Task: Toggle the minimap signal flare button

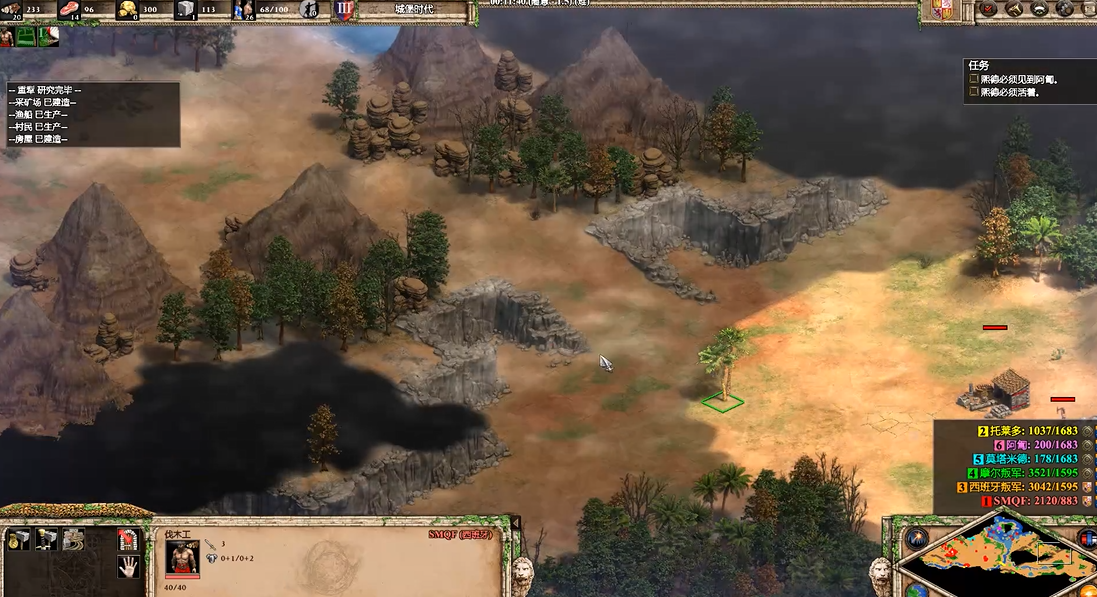Action: tap(916, 538)
